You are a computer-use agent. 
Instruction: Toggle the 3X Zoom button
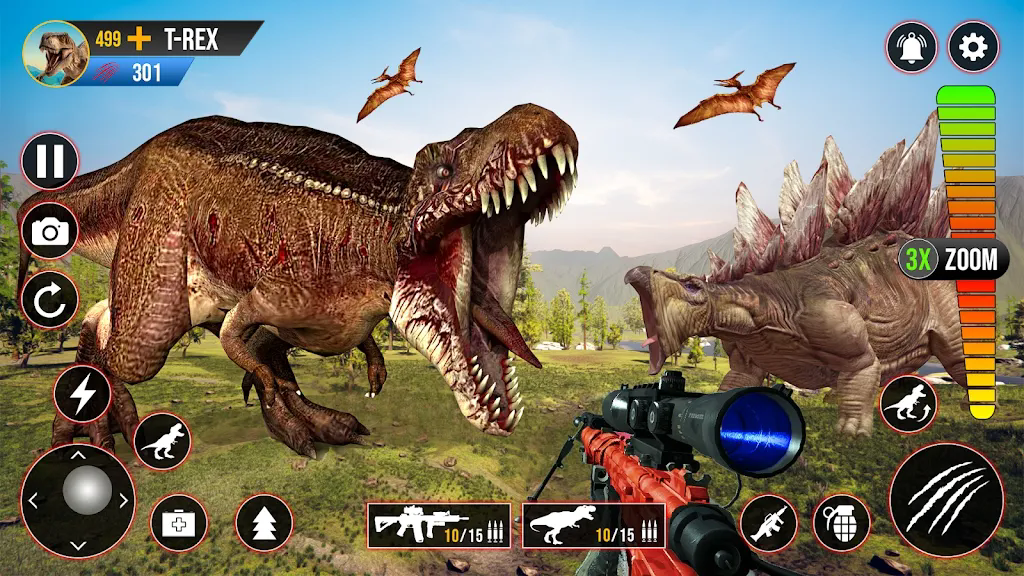[953, 260]
